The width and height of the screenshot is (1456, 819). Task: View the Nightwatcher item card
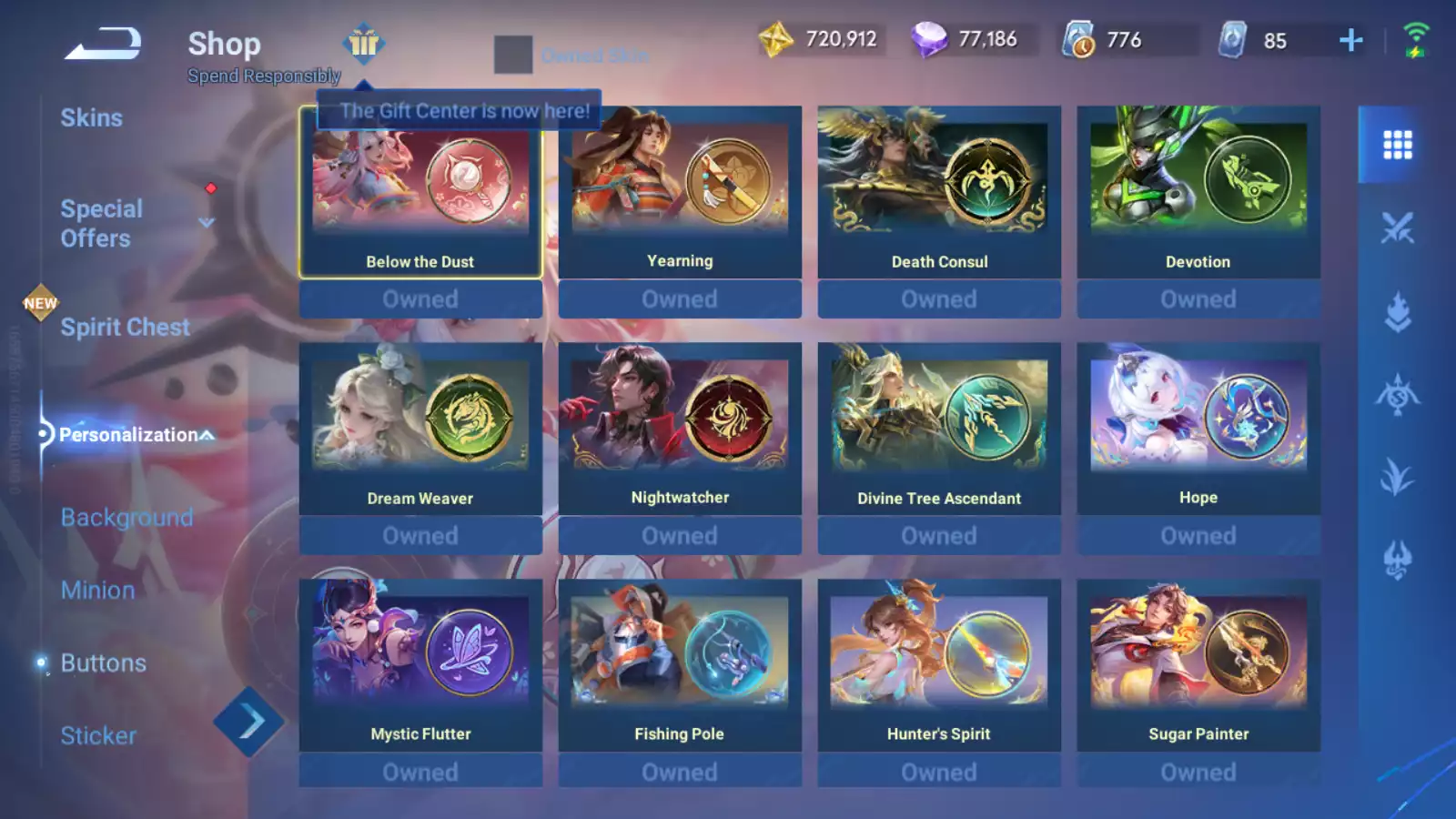click(x=680, y=430)
